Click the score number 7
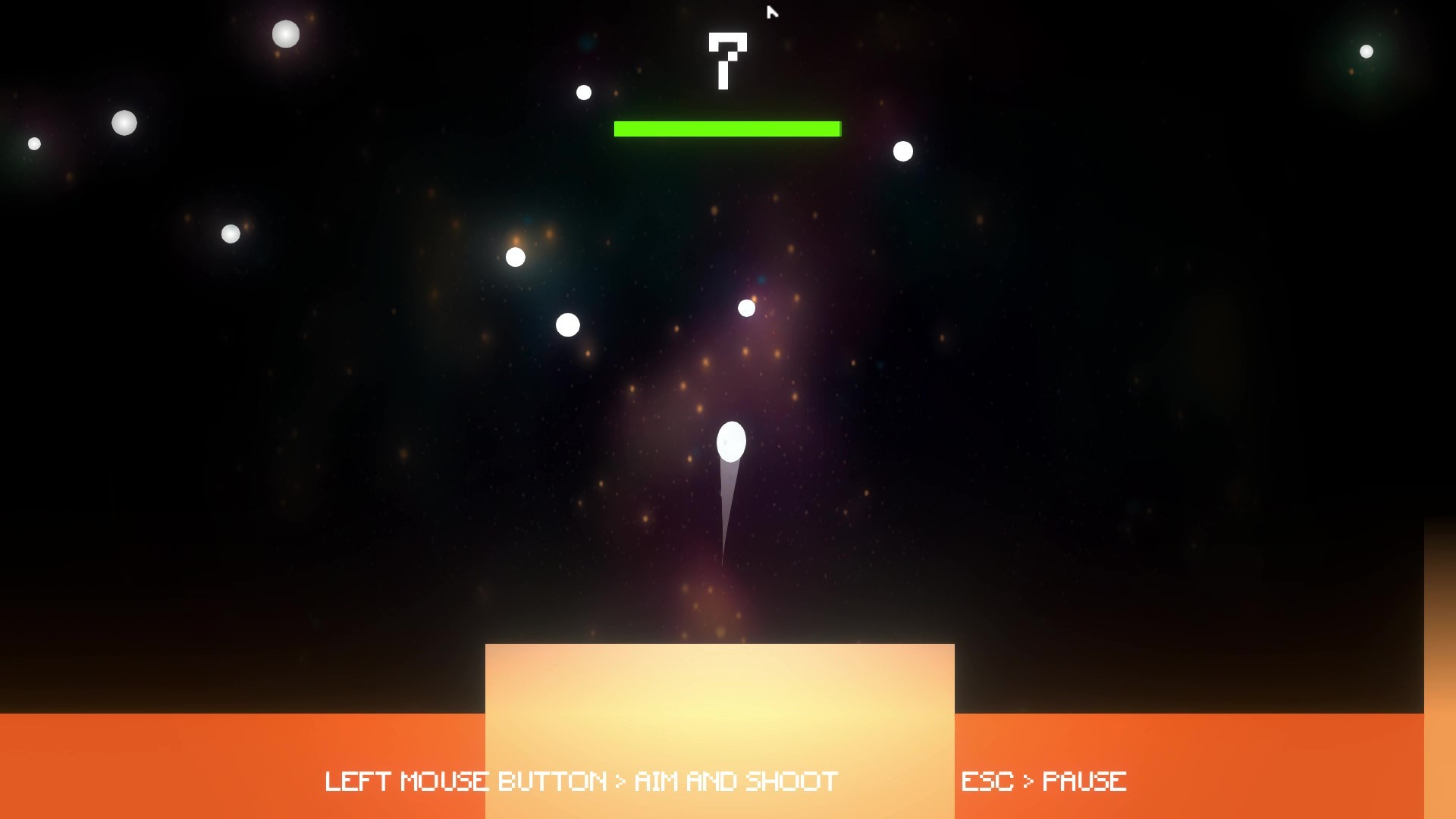The width and height of the screenshot is (1456, 819). click(726, 61)
